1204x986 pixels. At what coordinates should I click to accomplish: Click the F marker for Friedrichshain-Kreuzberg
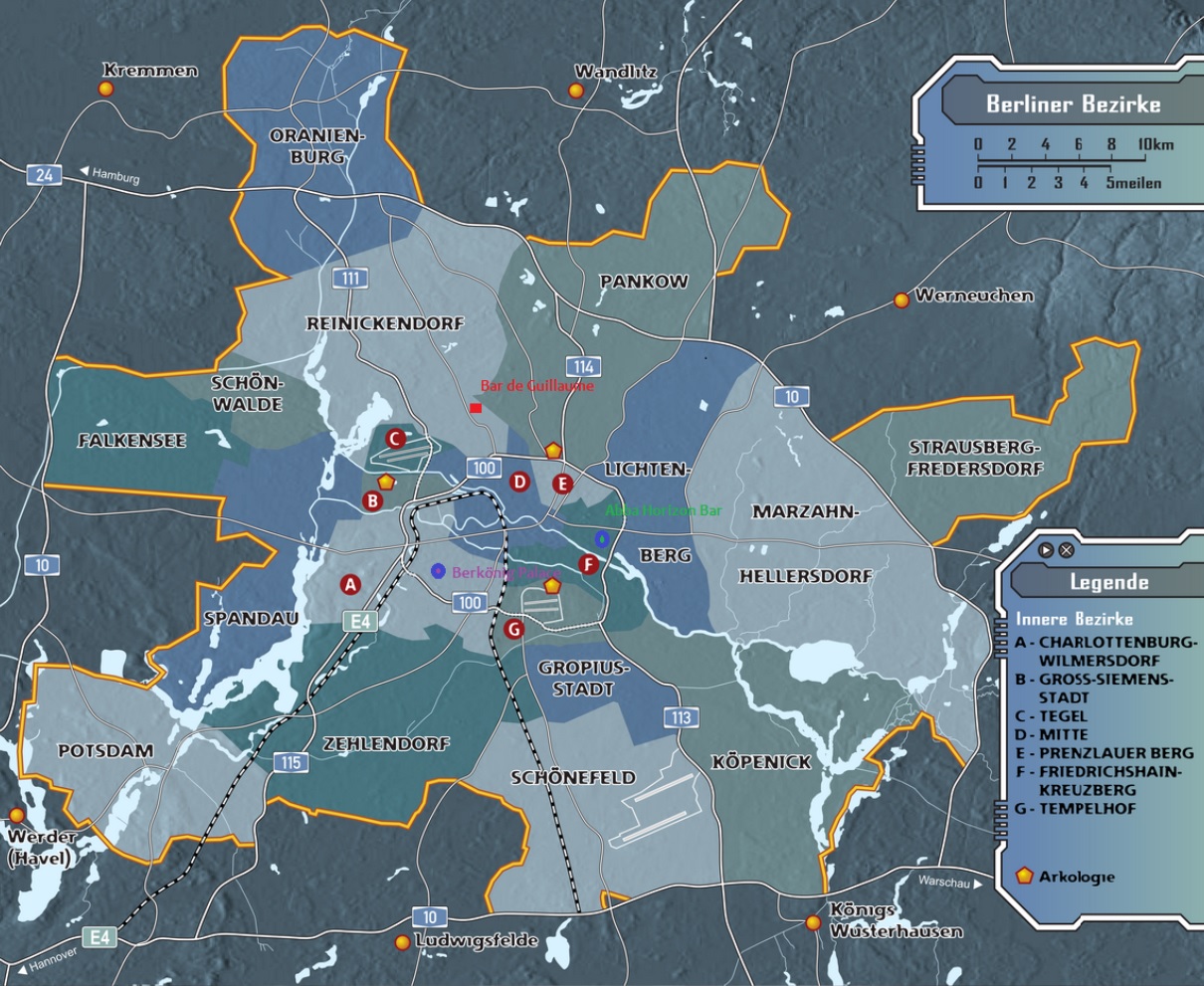[x=588, y=565]
